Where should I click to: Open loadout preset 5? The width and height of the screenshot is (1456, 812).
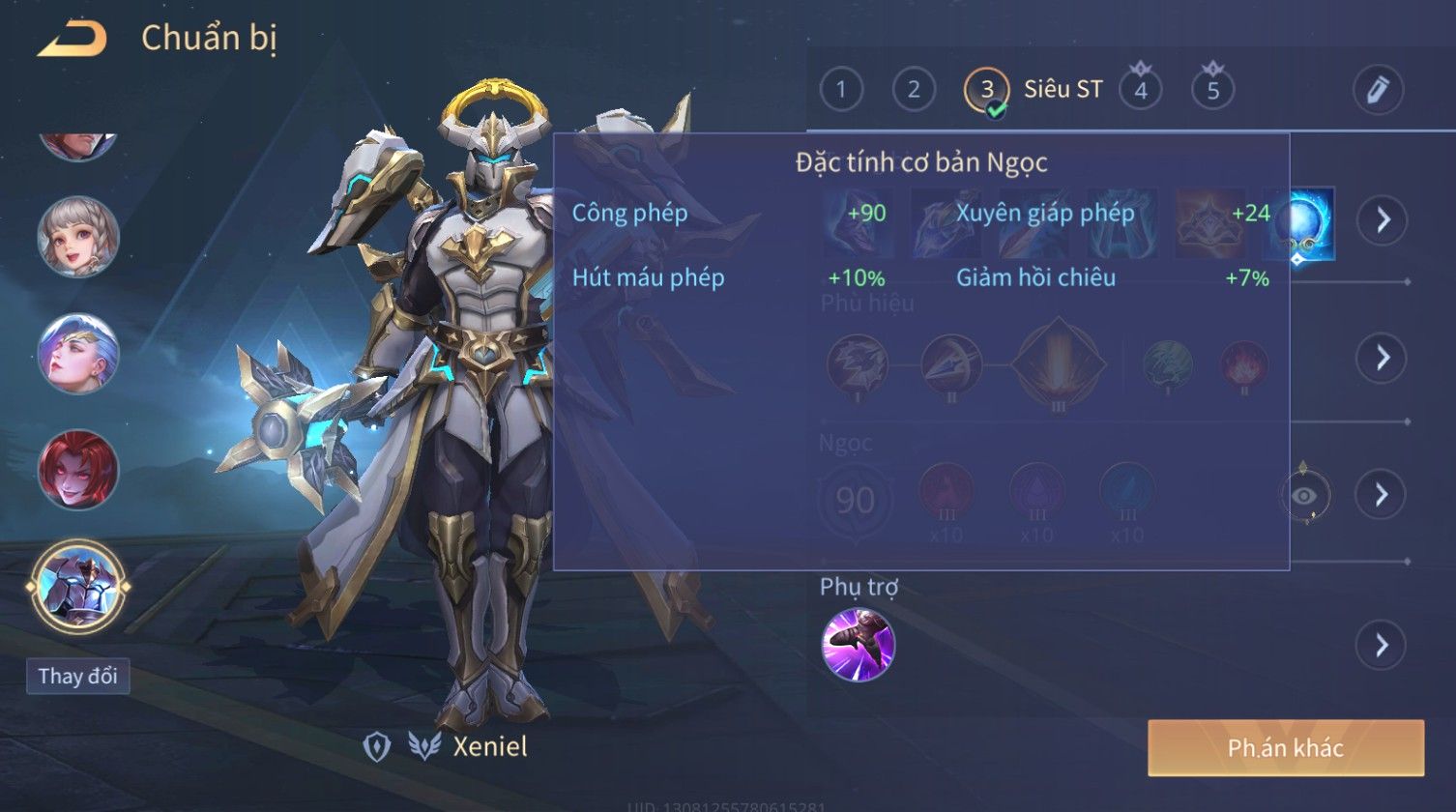(x=1213, y=90)
